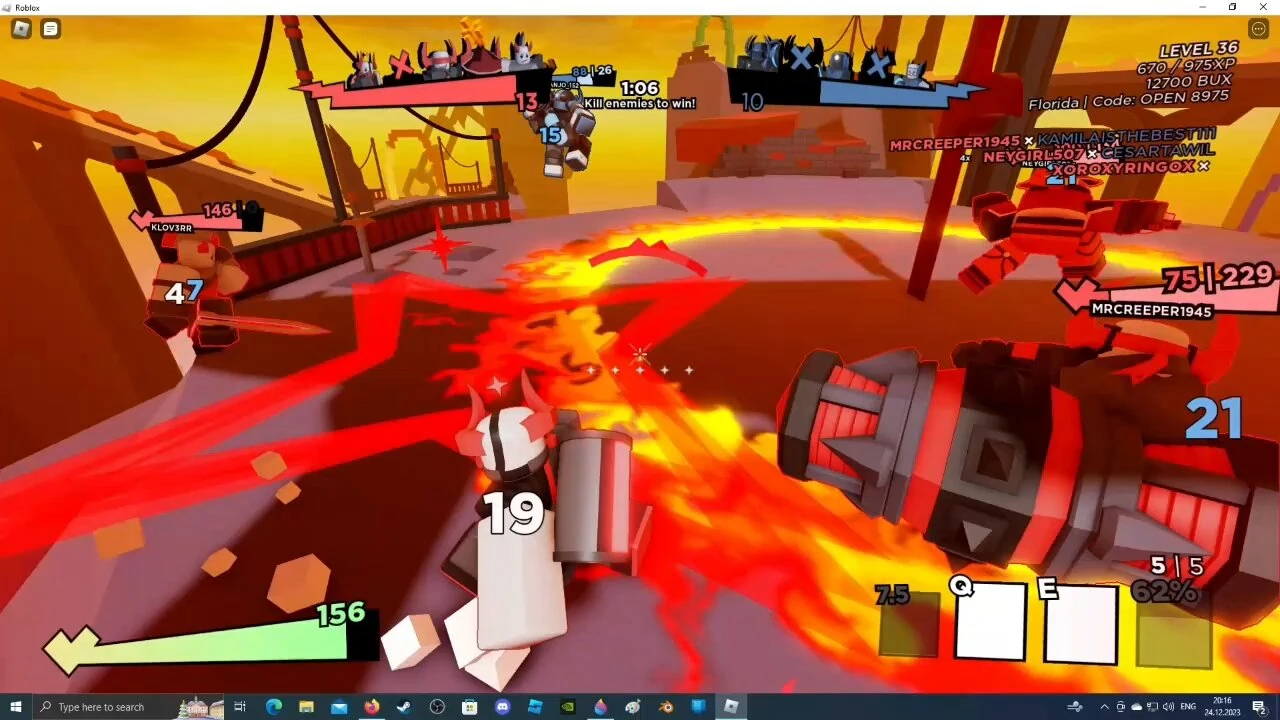Open the Windows Start menu
This screenshot has height=720, width=1280.
point(13,707)
